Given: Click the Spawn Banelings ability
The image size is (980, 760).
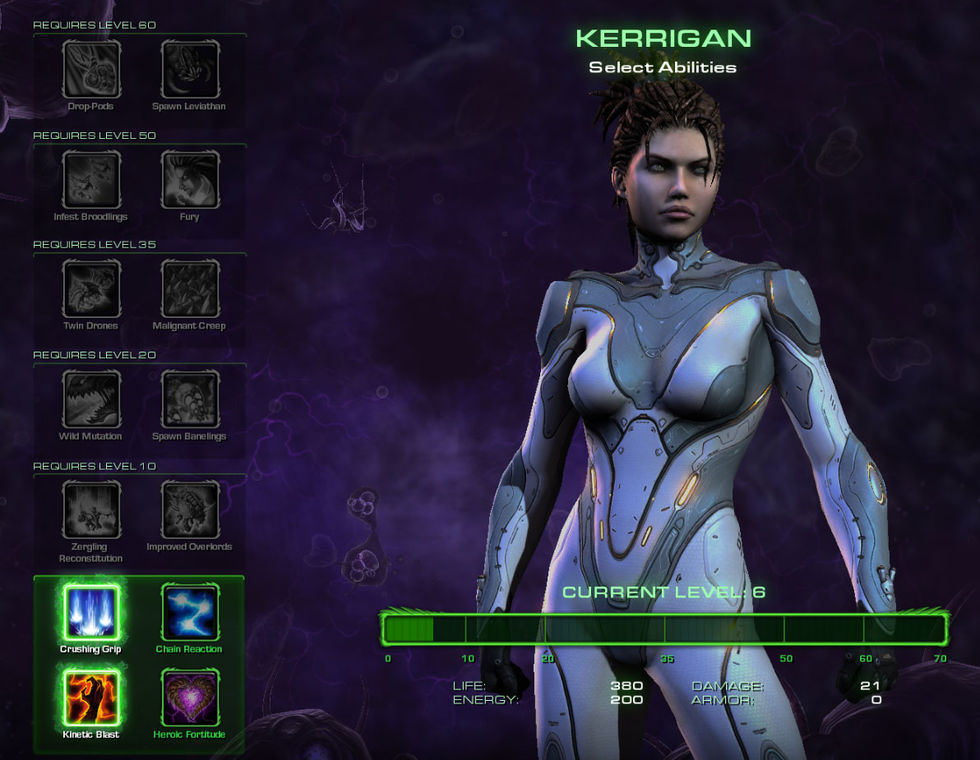Looking at the screenshot, I should pos(189,399).
